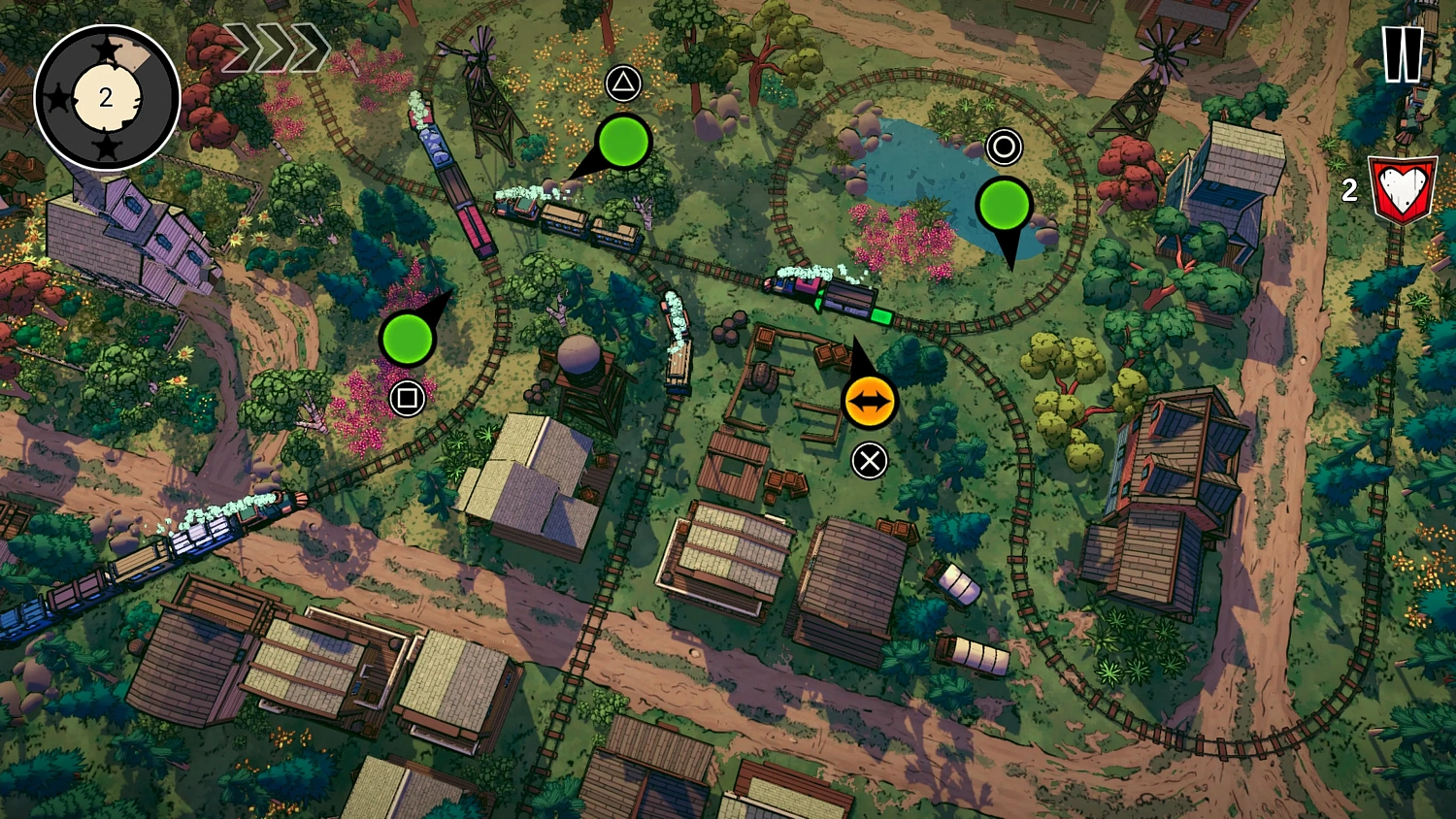
Task: Select the green train marker below the triangle glyph
Action: coord(623,142)
